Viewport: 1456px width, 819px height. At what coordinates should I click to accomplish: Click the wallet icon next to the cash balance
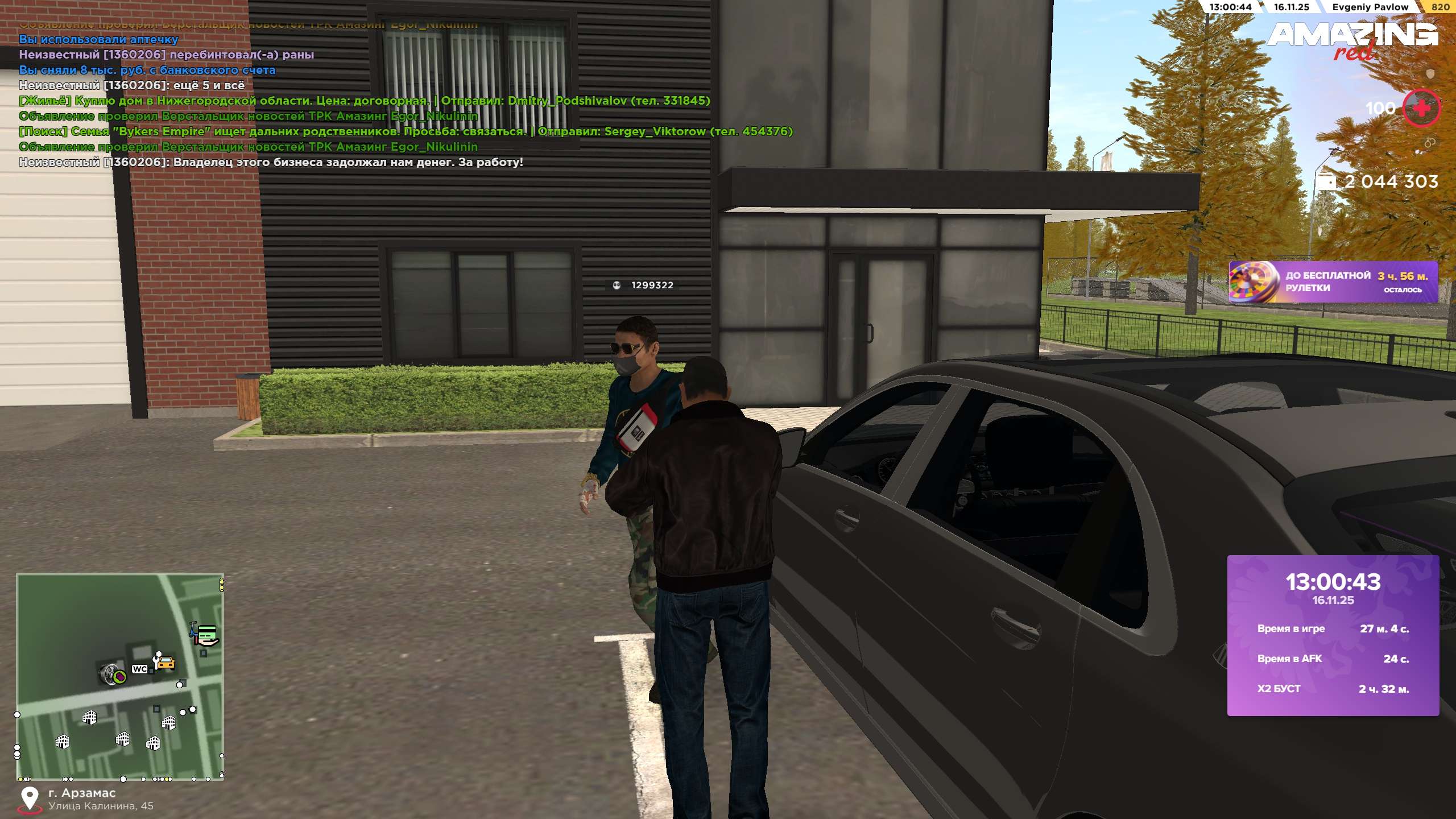[x=1326, y=181]
